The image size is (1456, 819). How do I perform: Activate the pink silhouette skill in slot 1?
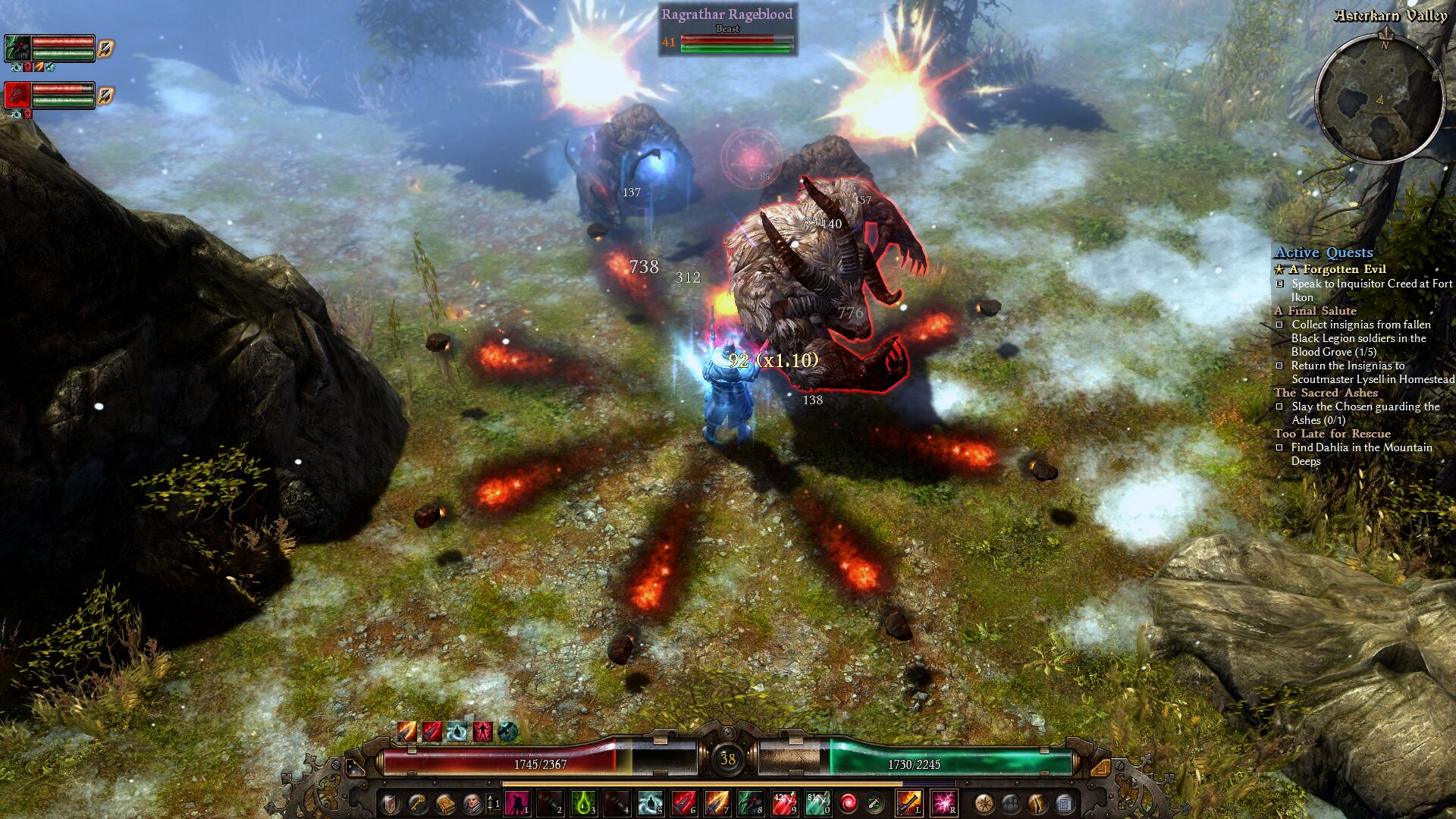tap(516, 803)
